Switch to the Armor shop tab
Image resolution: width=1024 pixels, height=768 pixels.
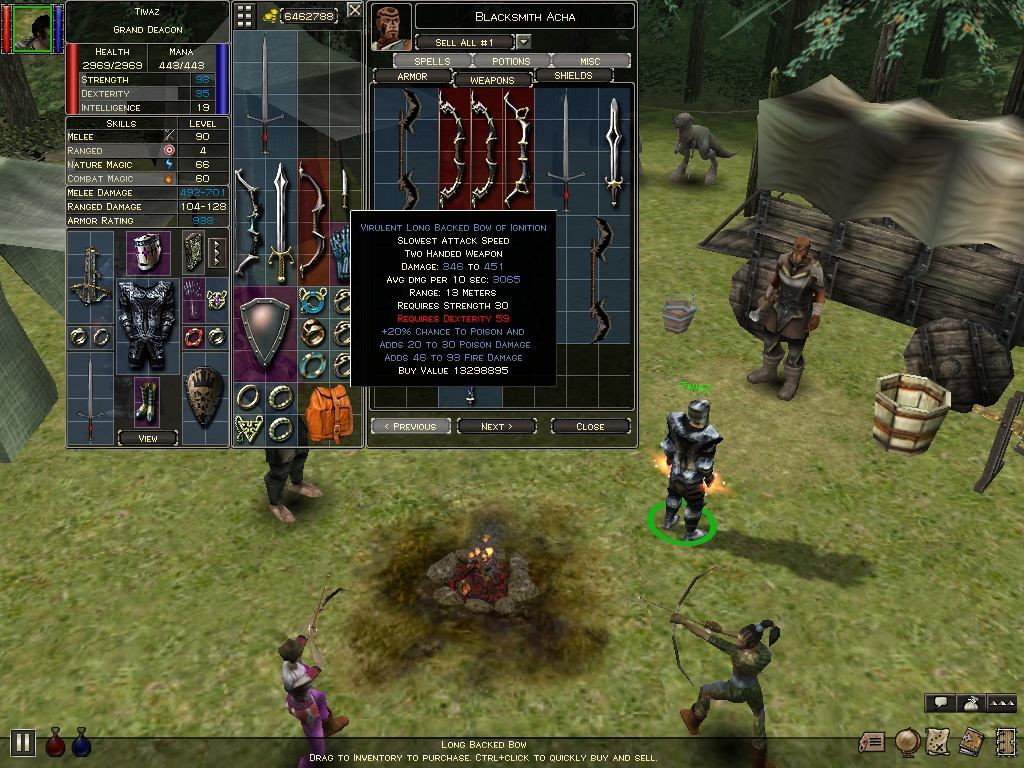pyautogui.click(x=412, y=77)
